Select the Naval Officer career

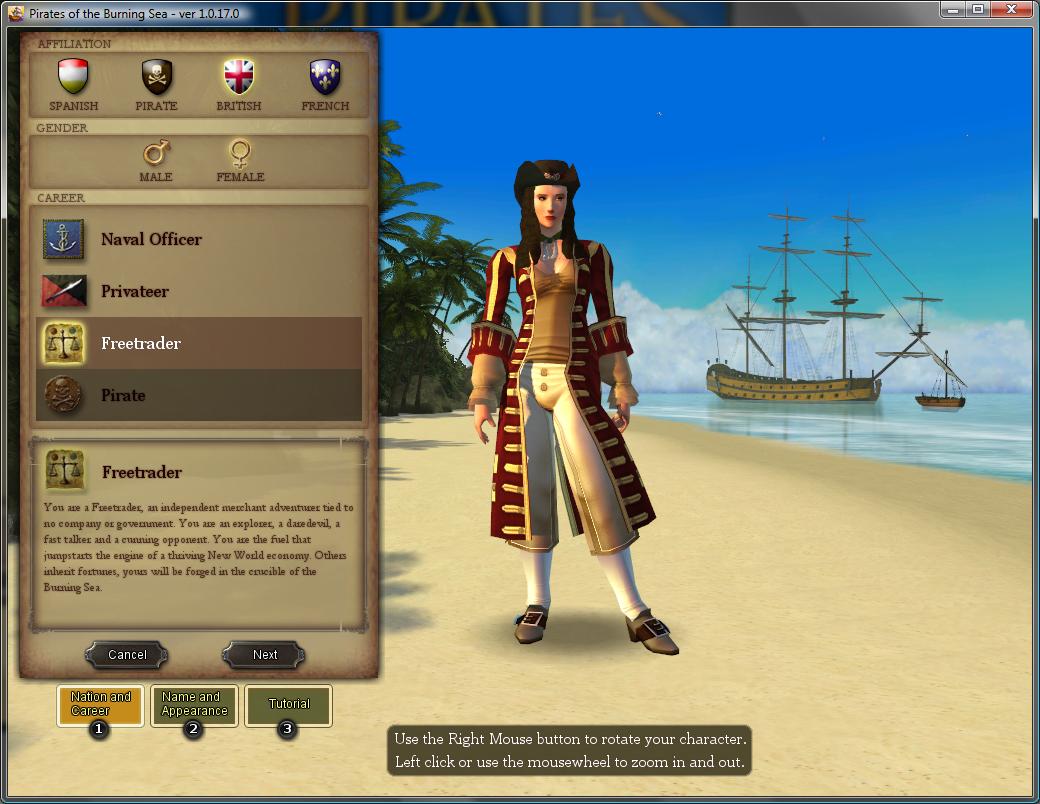pos(150,239)
